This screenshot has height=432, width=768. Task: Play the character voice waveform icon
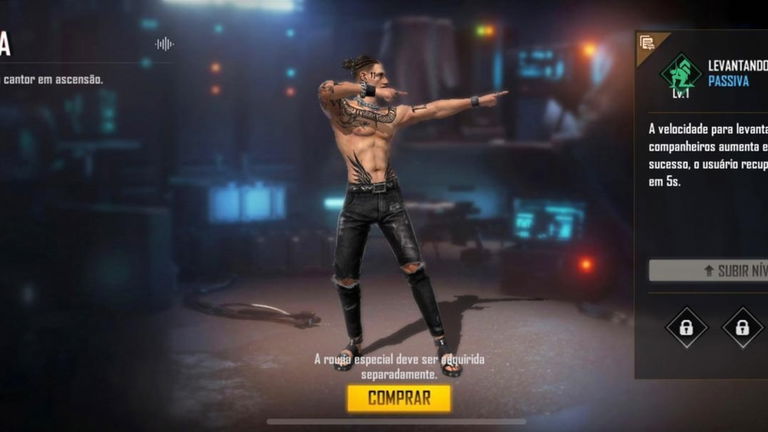[x=164, y=44]
